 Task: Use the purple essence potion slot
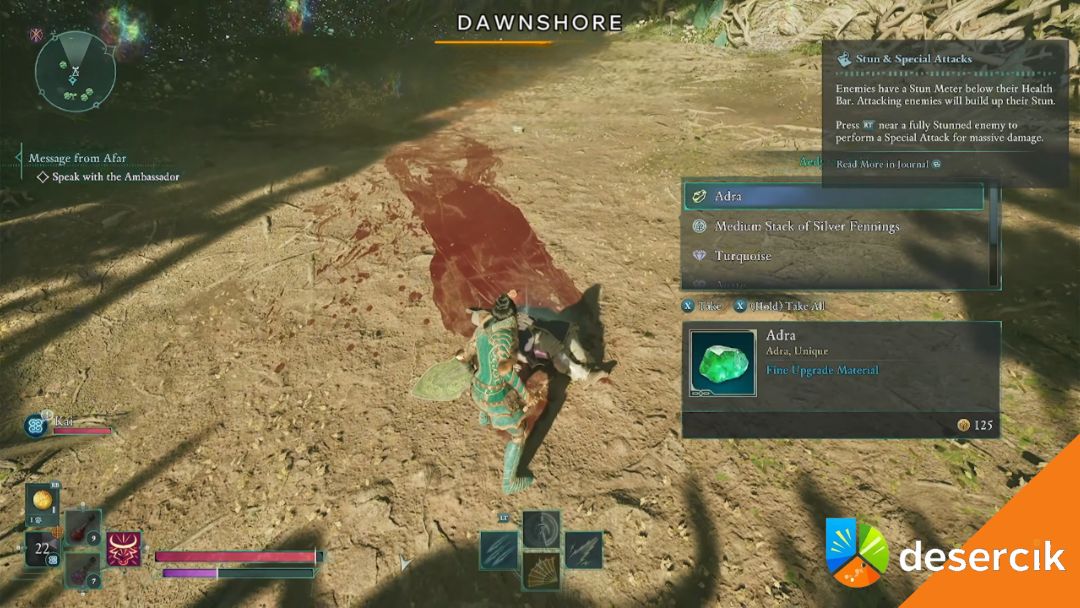83,571
